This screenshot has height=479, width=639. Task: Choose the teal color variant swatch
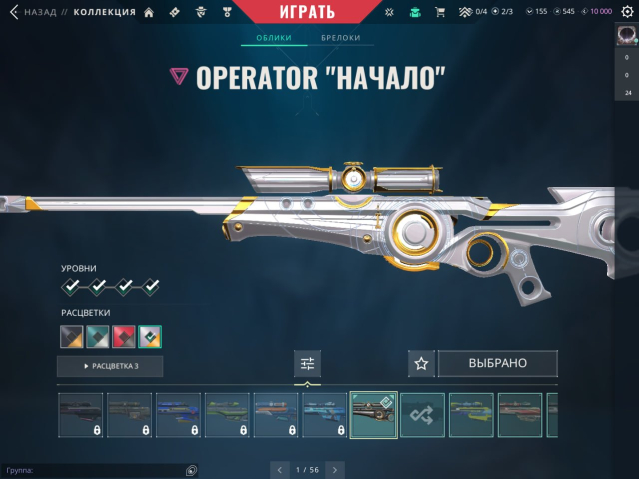98,336
